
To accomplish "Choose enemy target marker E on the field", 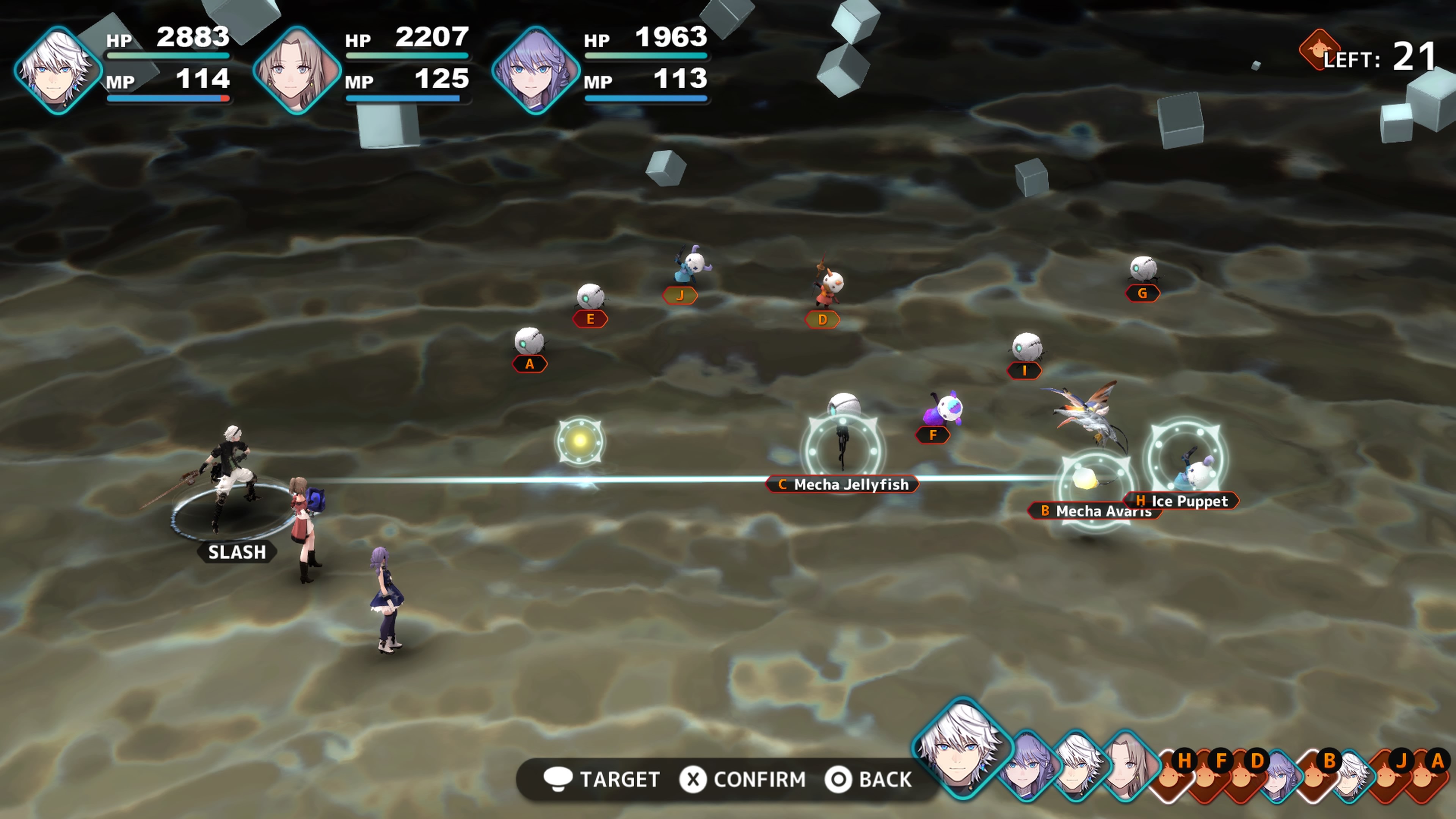I will pos(590,319).
